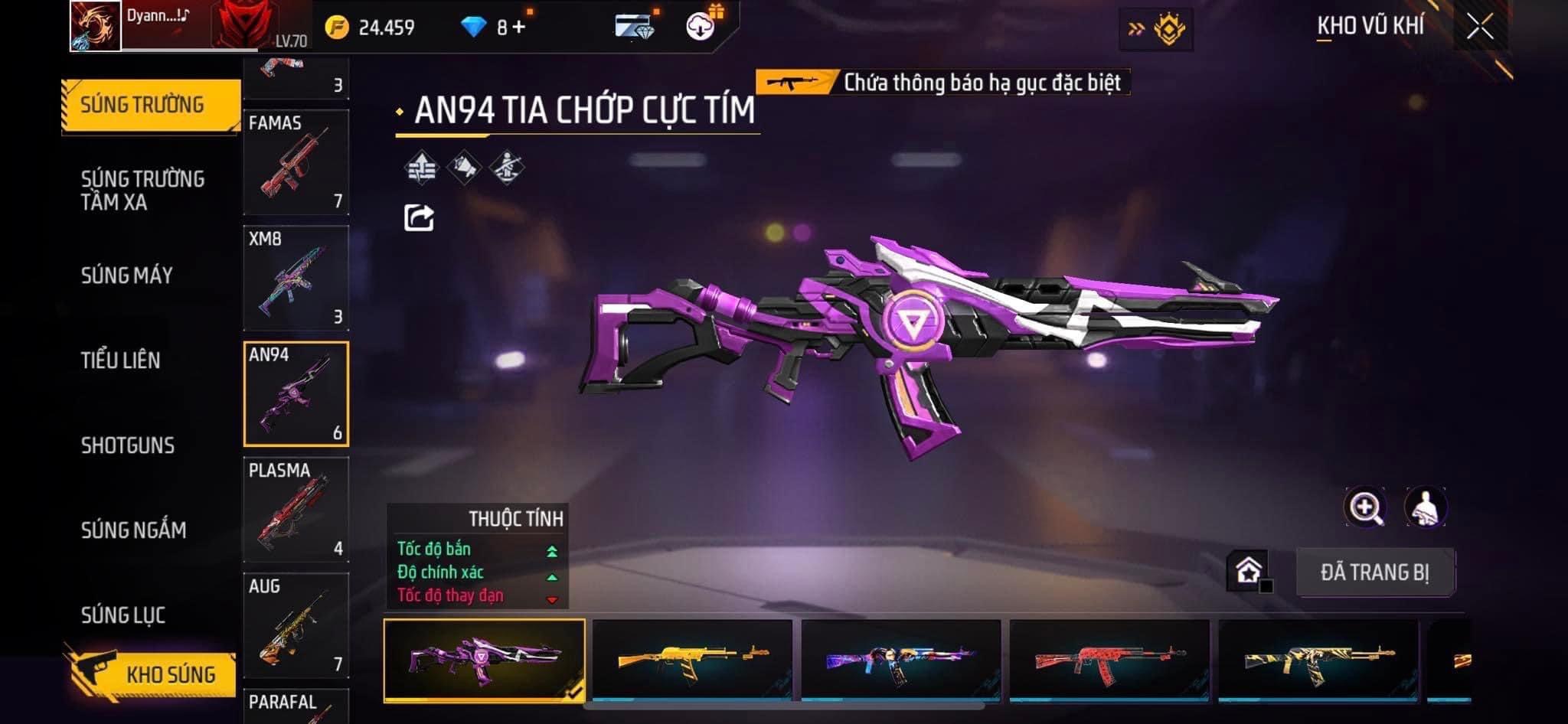
Task: Add diamonds with the plus button
Action: click(519, 28)
